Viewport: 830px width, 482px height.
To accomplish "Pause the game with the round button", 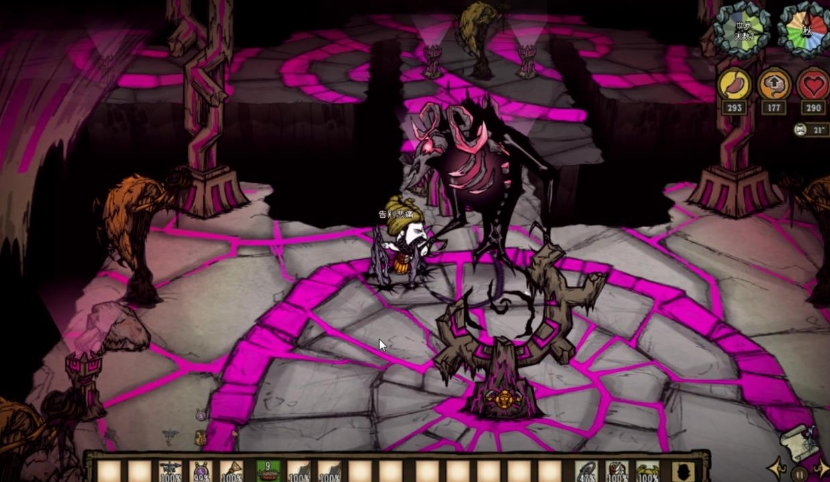I will [797, 472].
